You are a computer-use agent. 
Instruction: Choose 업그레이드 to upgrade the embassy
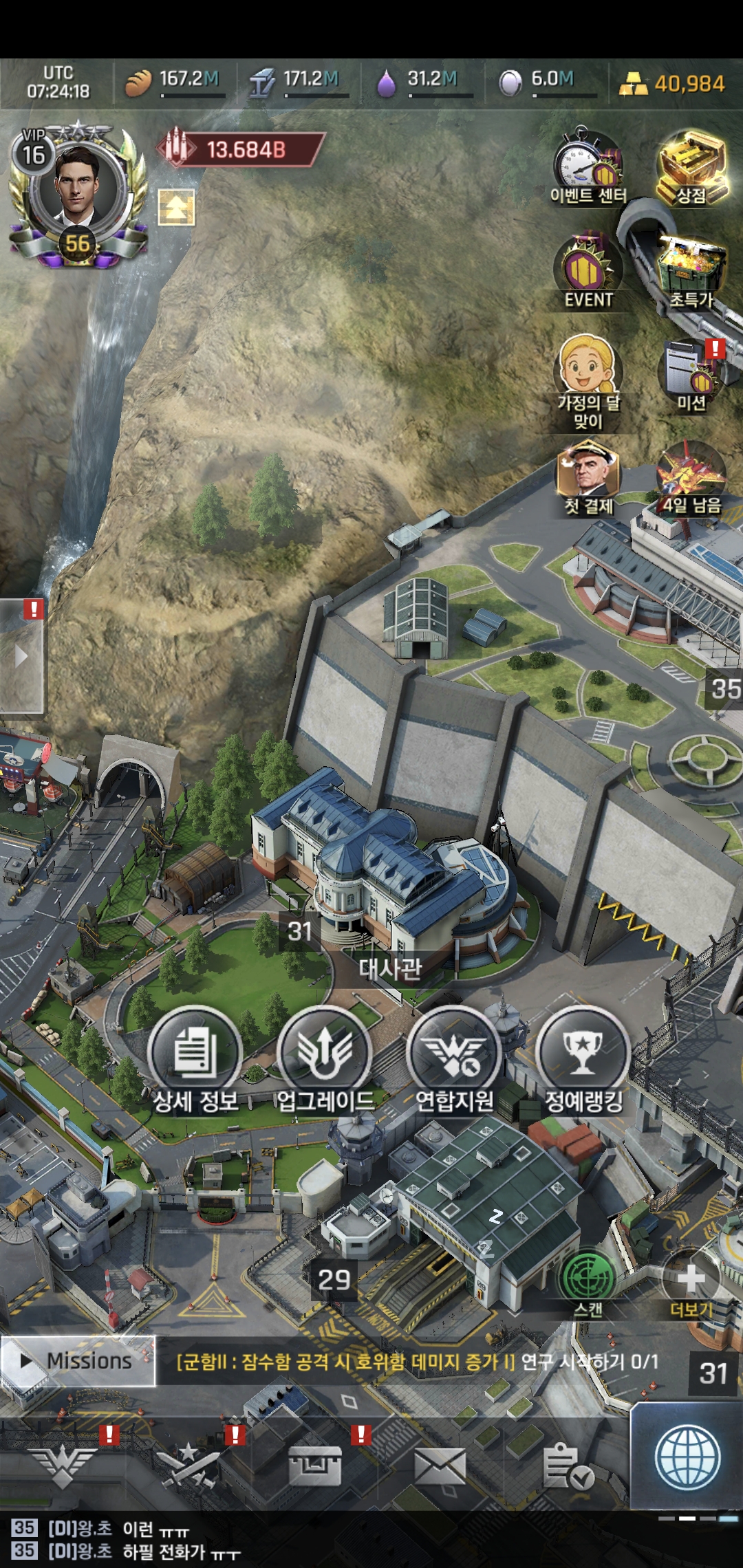tap(325, 1059)
